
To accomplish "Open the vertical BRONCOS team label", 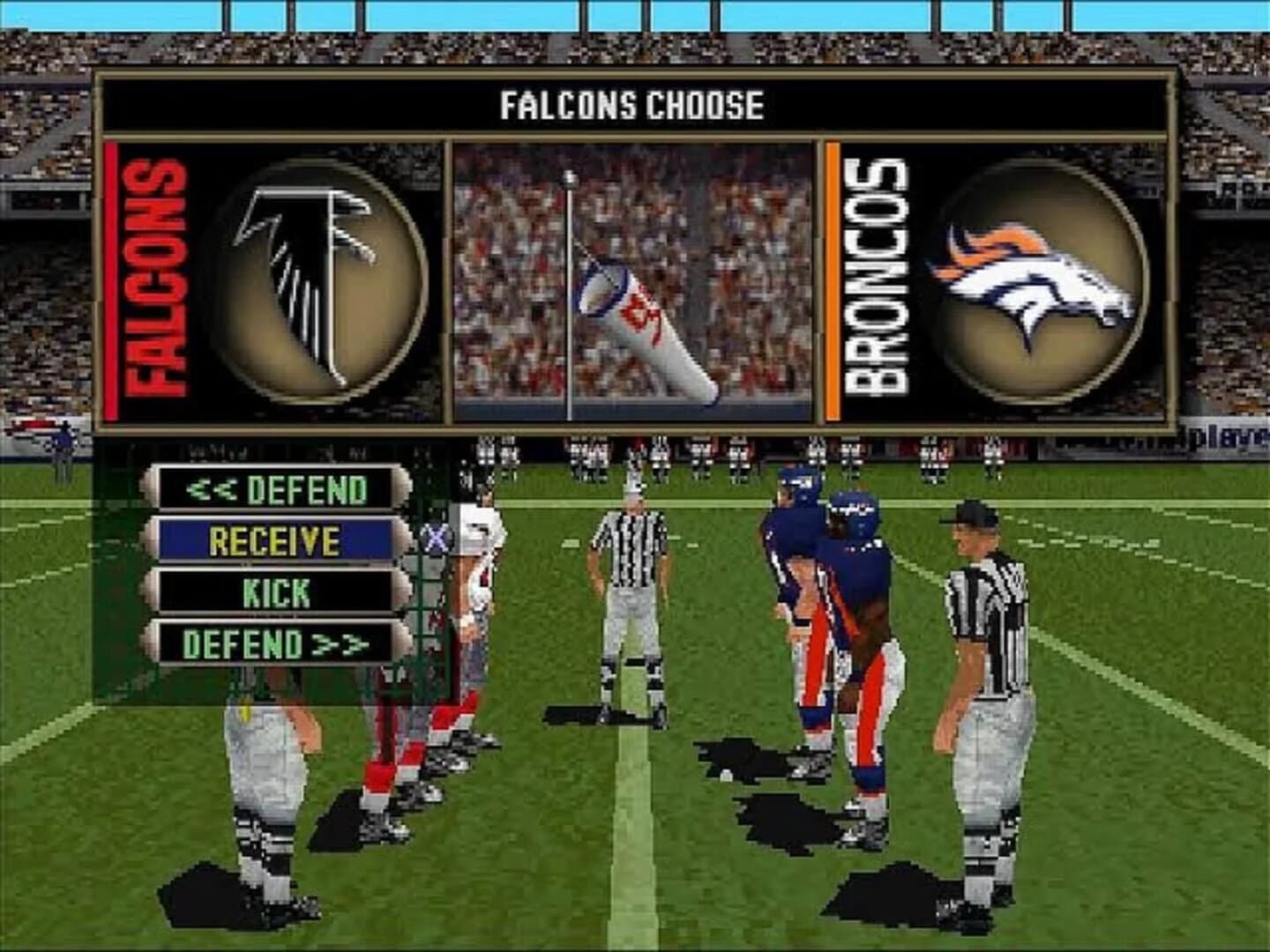I will pyautogui.click(x=873, y=273).
